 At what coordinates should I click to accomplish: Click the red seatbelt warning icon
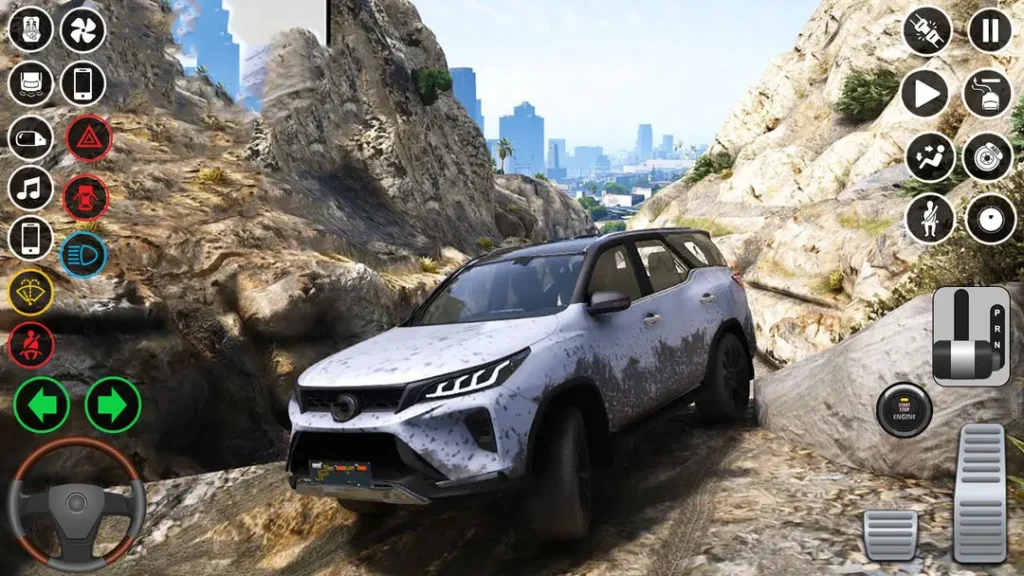tap(31, 345)
